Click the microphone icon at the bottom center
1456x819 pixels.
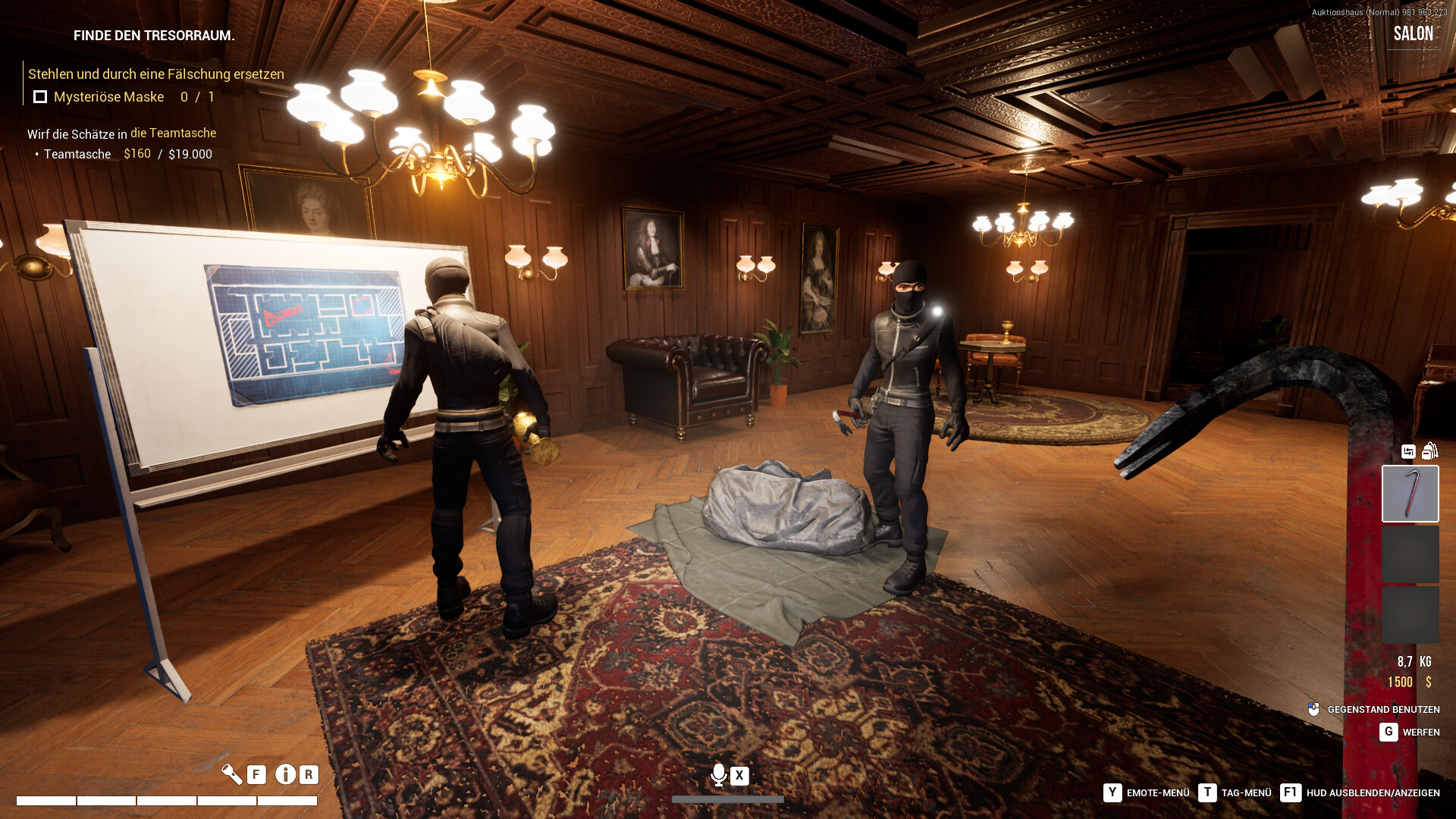717,775
